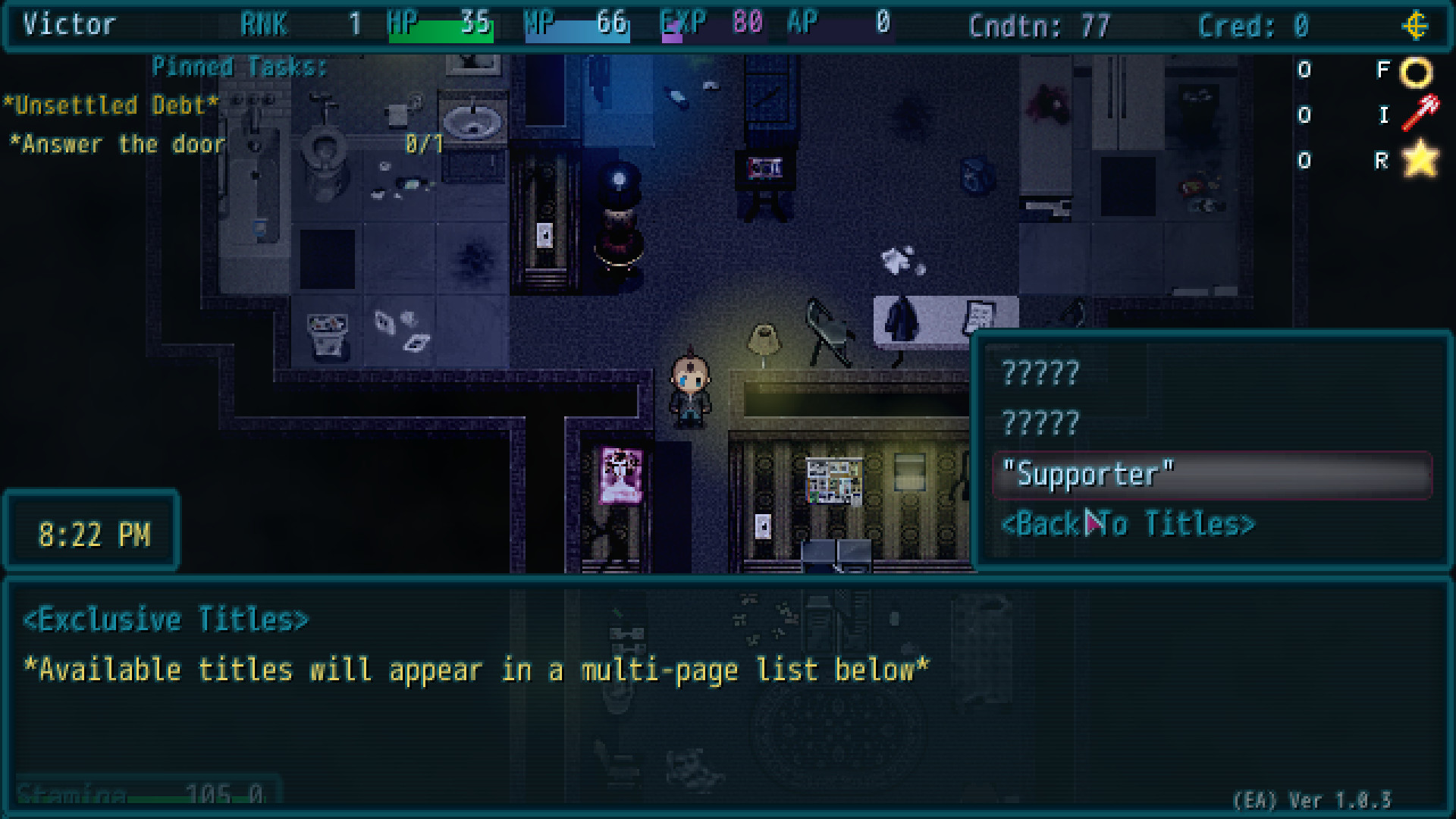The image size is (1456, 819).
Task: Open the *Unsettled Debt* pinned task
Action: [x=109, y=105]
